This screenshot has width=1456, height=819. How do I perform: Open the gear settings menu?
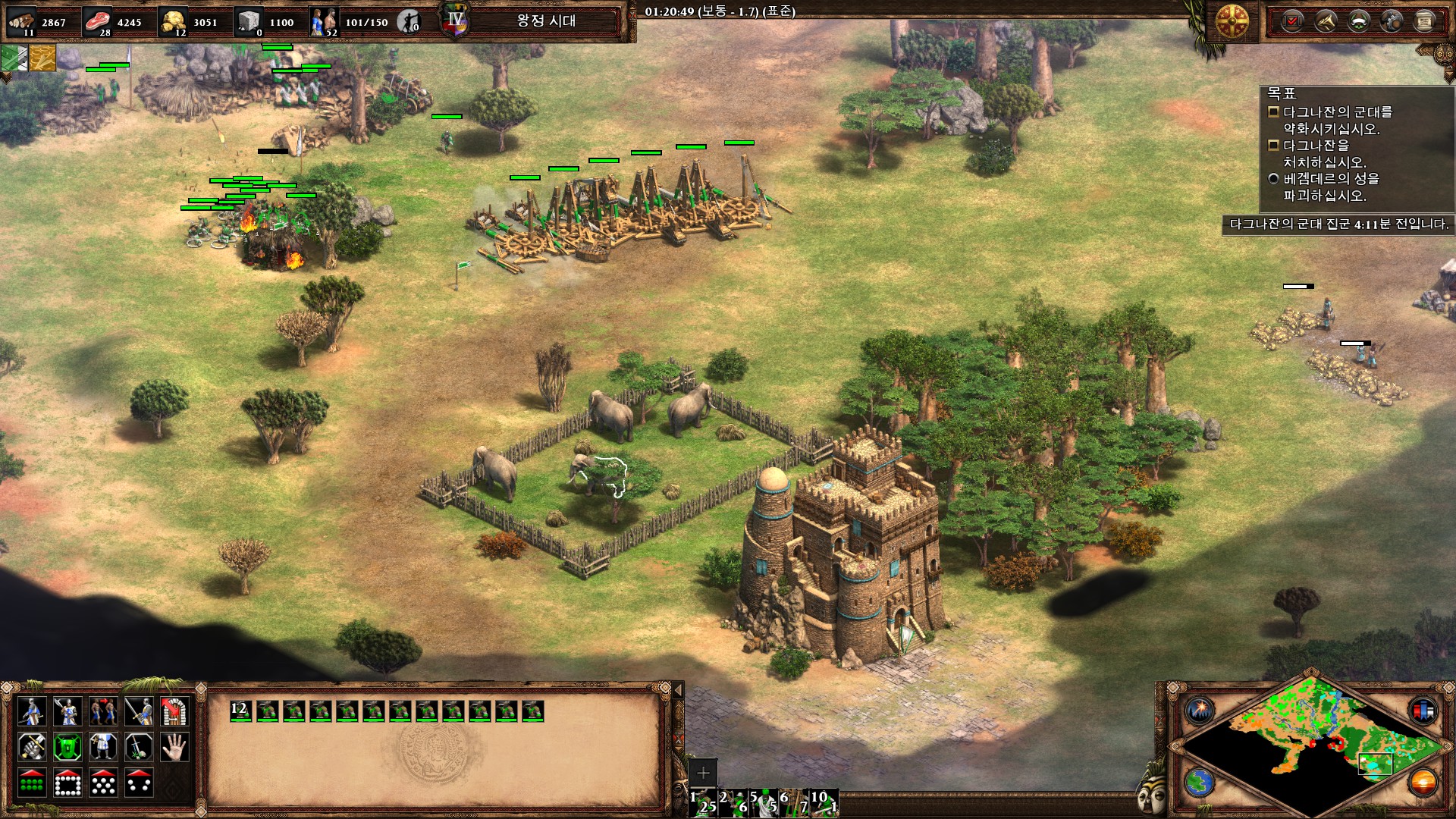pos(1392,21)
